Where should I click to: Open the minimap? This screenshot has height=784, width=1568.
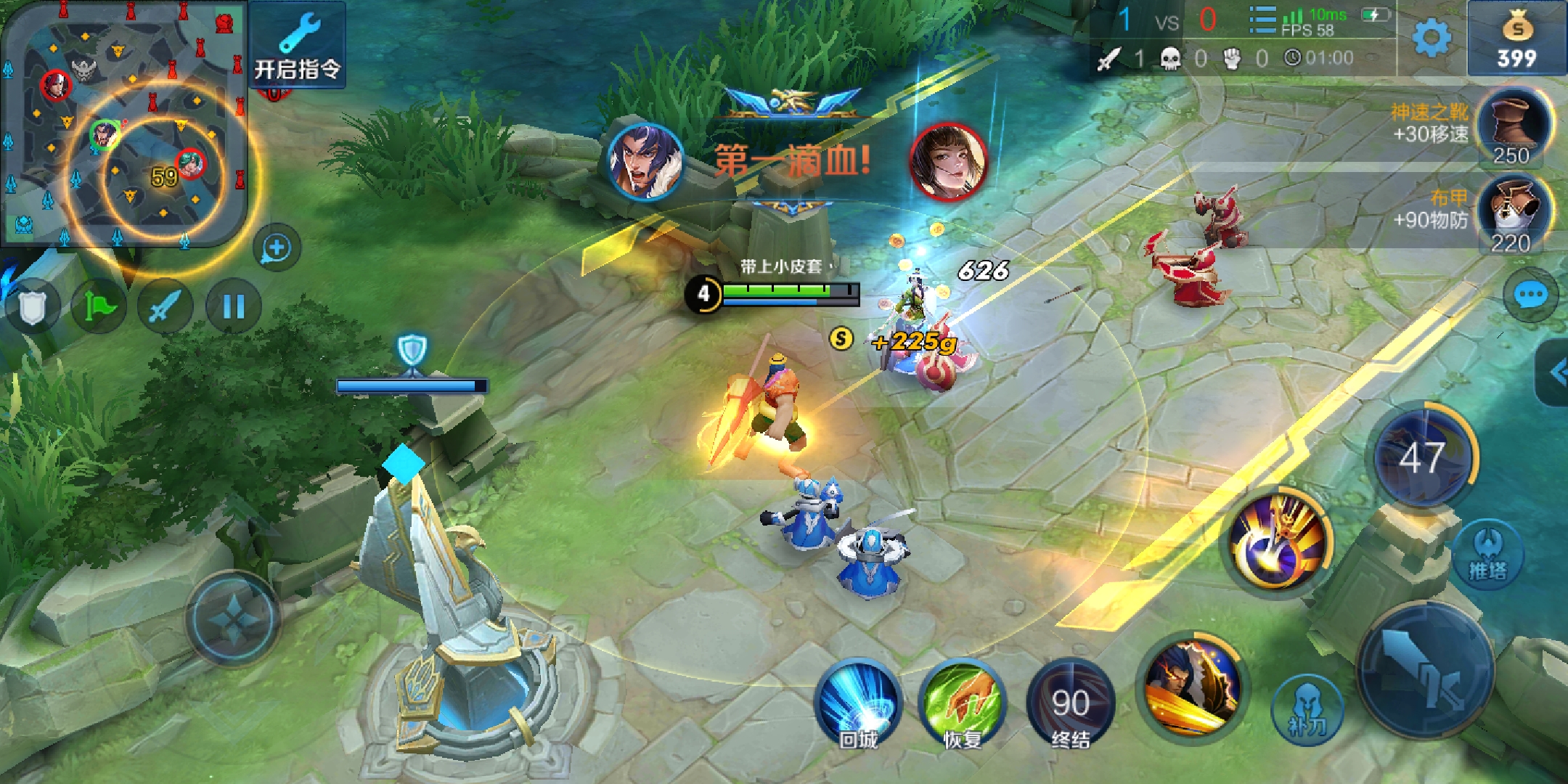(x=123, y=123)
